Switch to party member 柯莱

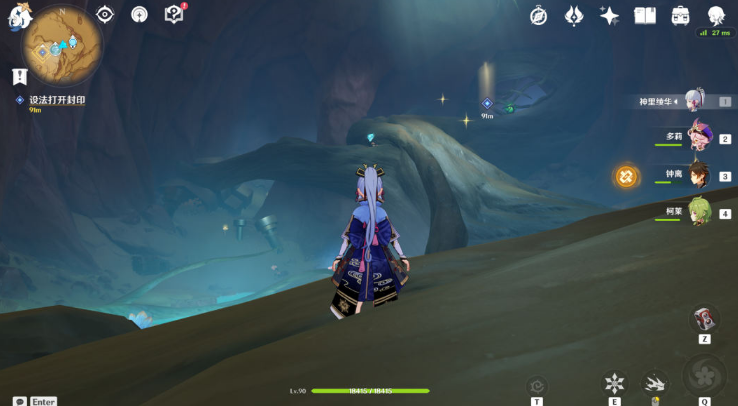[699, 212]
